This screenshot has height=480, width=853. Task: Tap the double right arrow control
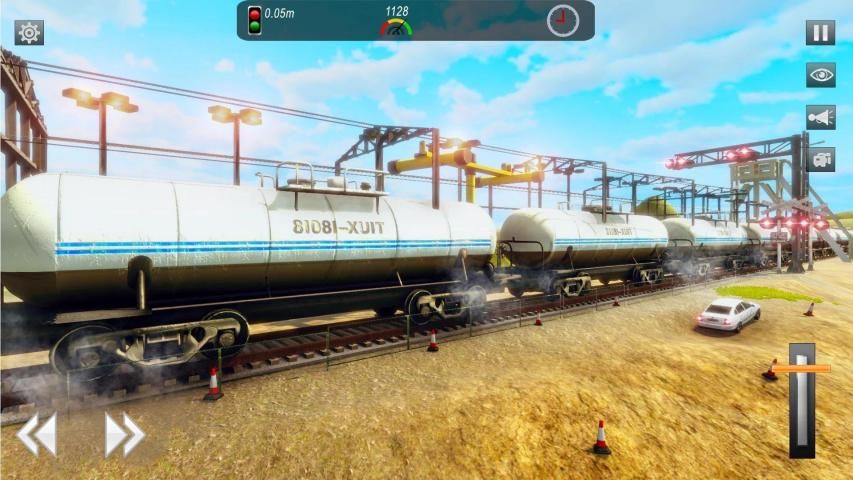coord(125,435)
